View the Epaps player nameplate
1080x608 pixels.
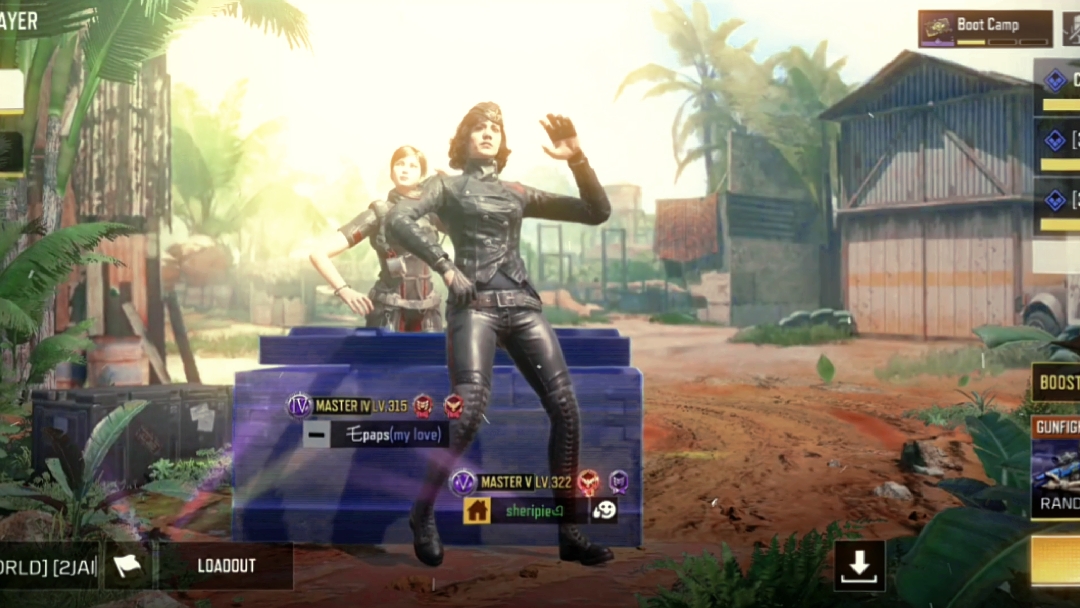(x=388, y=434)
